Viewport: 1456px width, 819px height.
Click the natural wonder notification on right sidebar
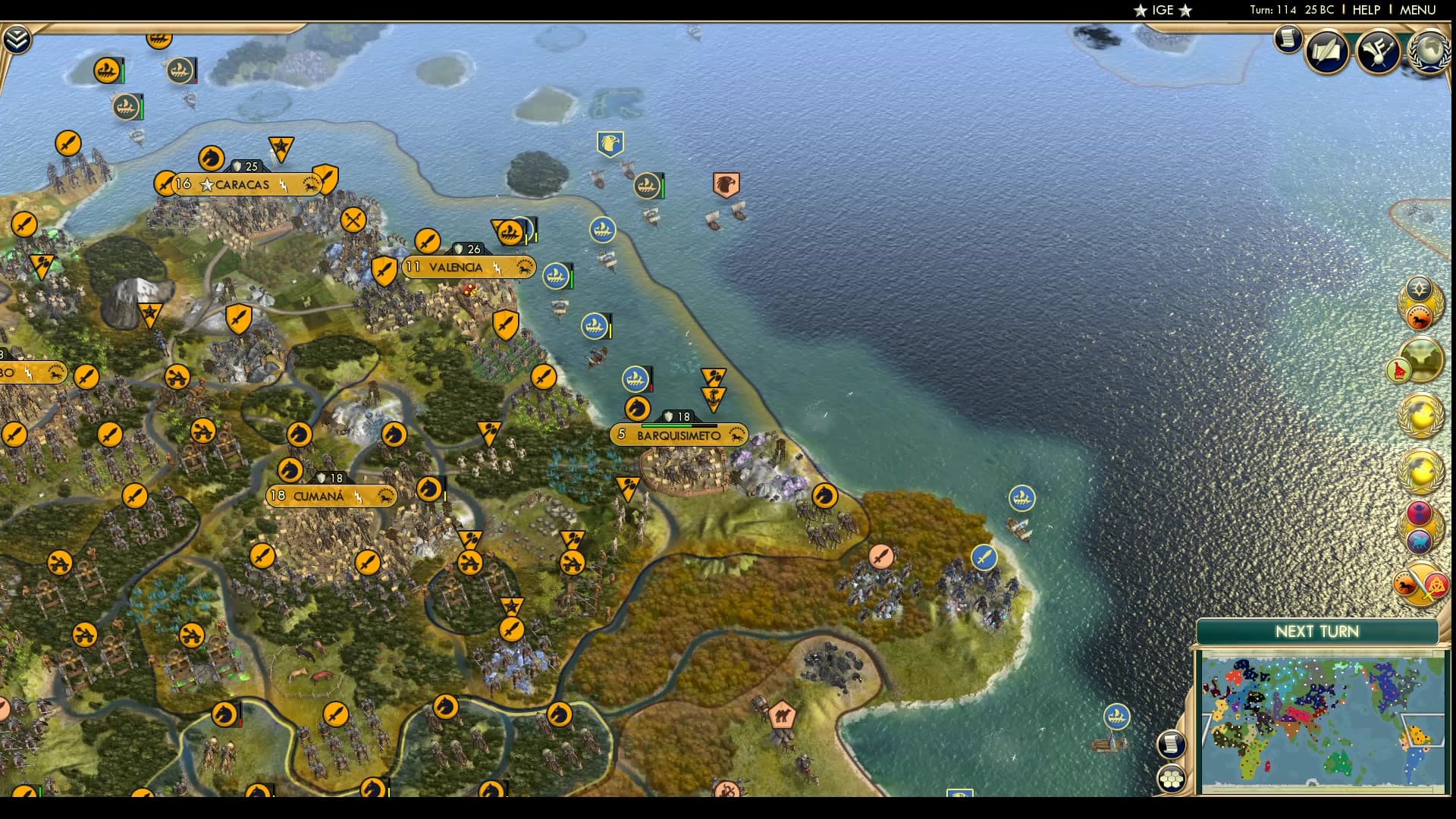1421,359
